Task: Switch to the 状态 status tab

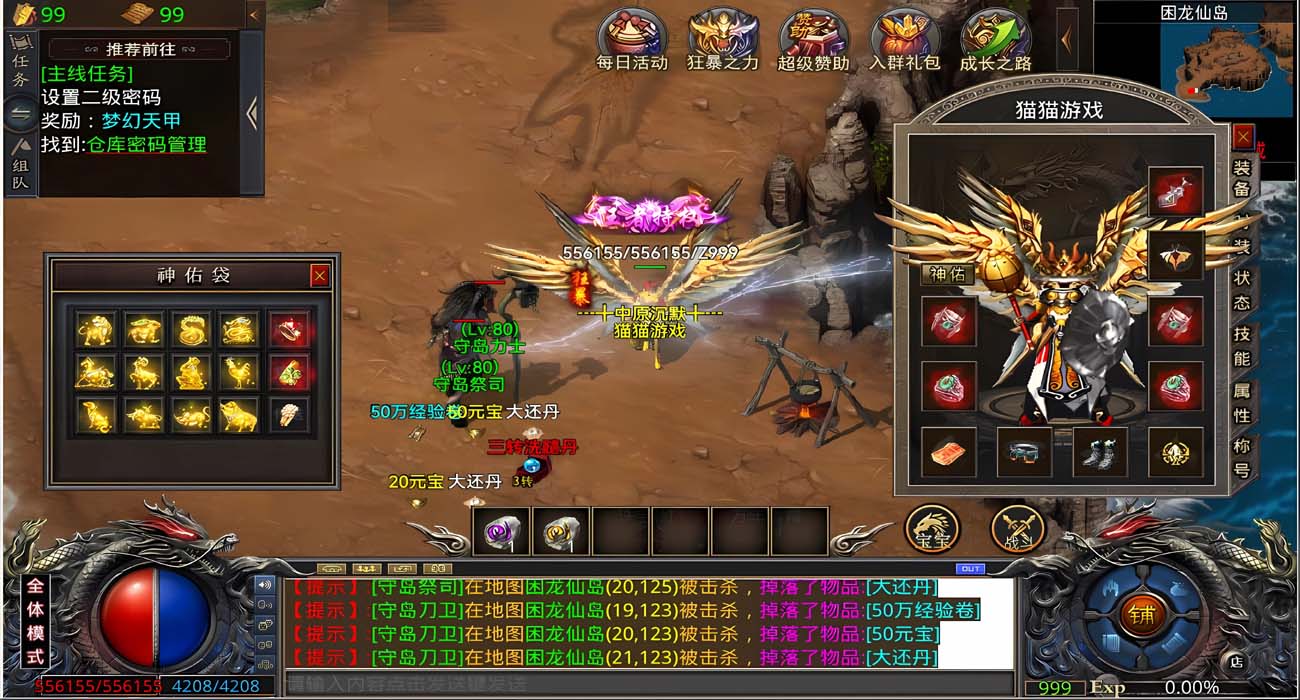Action: coord(1242,289)
